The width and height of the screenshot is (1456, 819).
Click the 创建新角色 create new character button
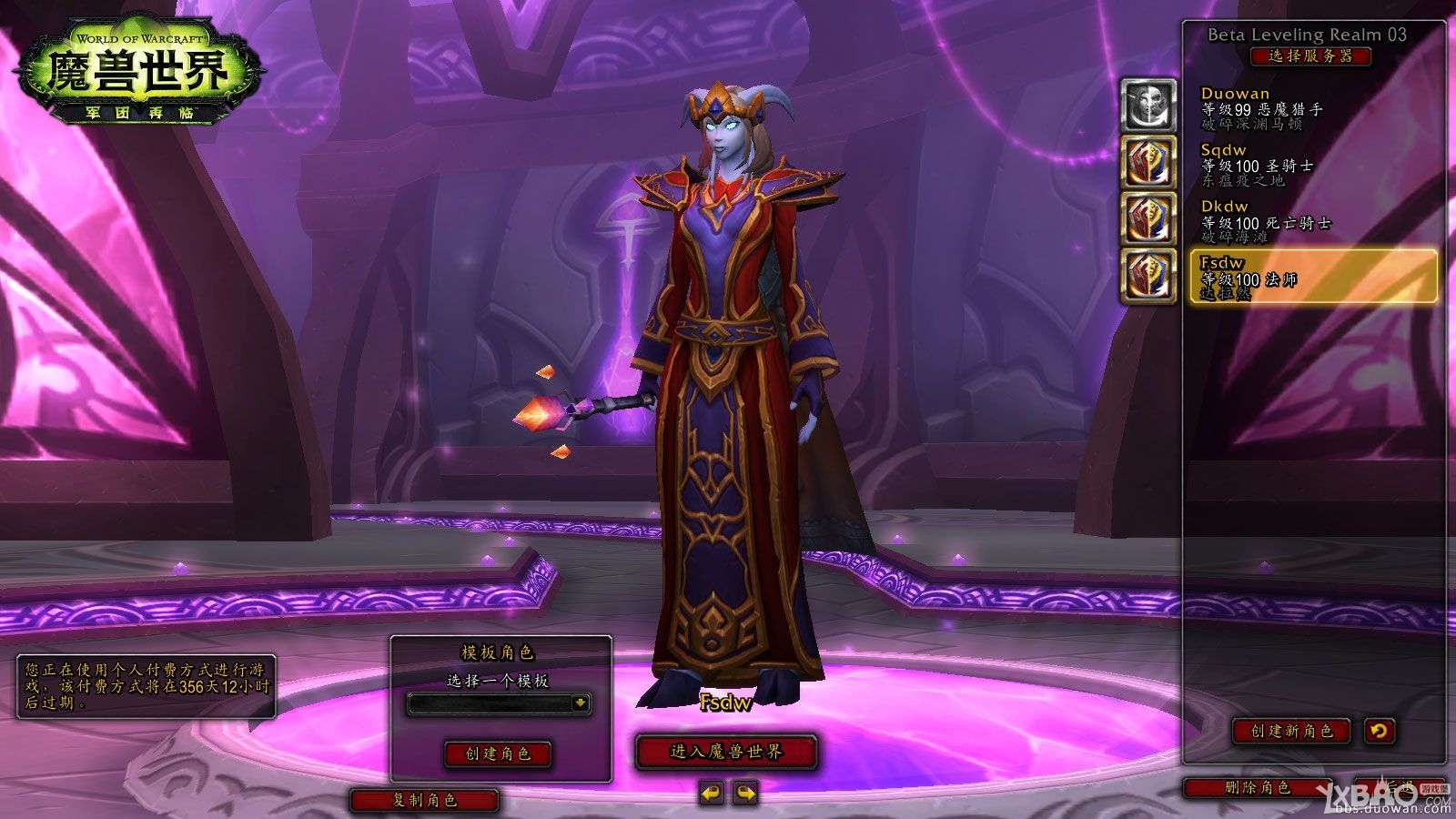(x=1291, y=731)
